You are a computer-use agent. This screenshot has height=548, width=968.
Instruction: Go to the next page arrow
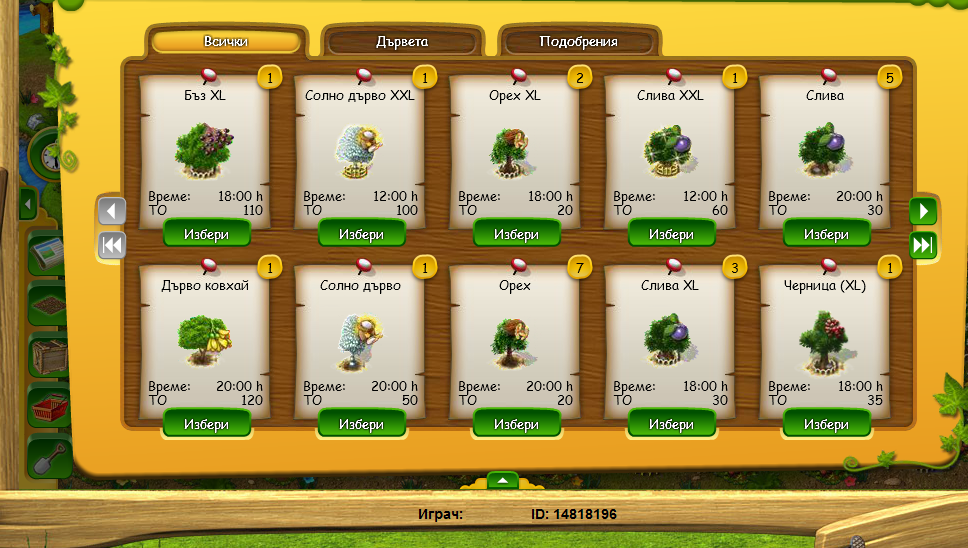923,211
